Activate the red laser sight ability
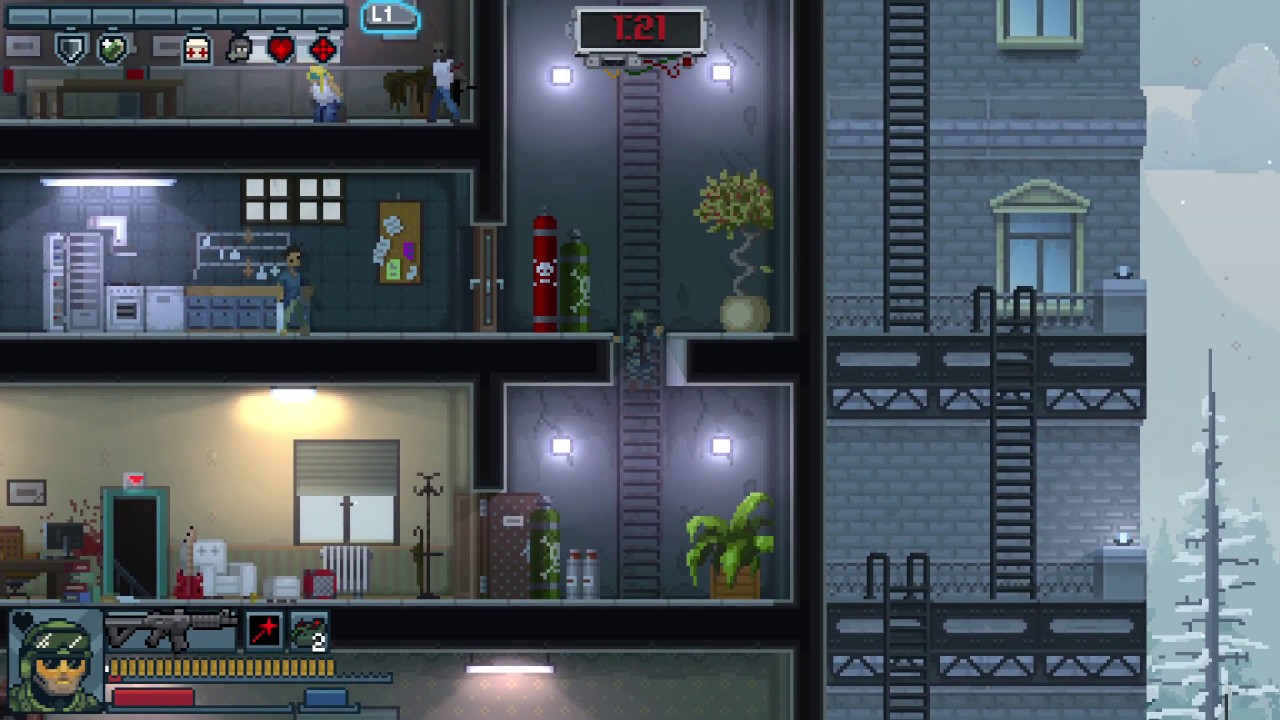 pos(265,631)
